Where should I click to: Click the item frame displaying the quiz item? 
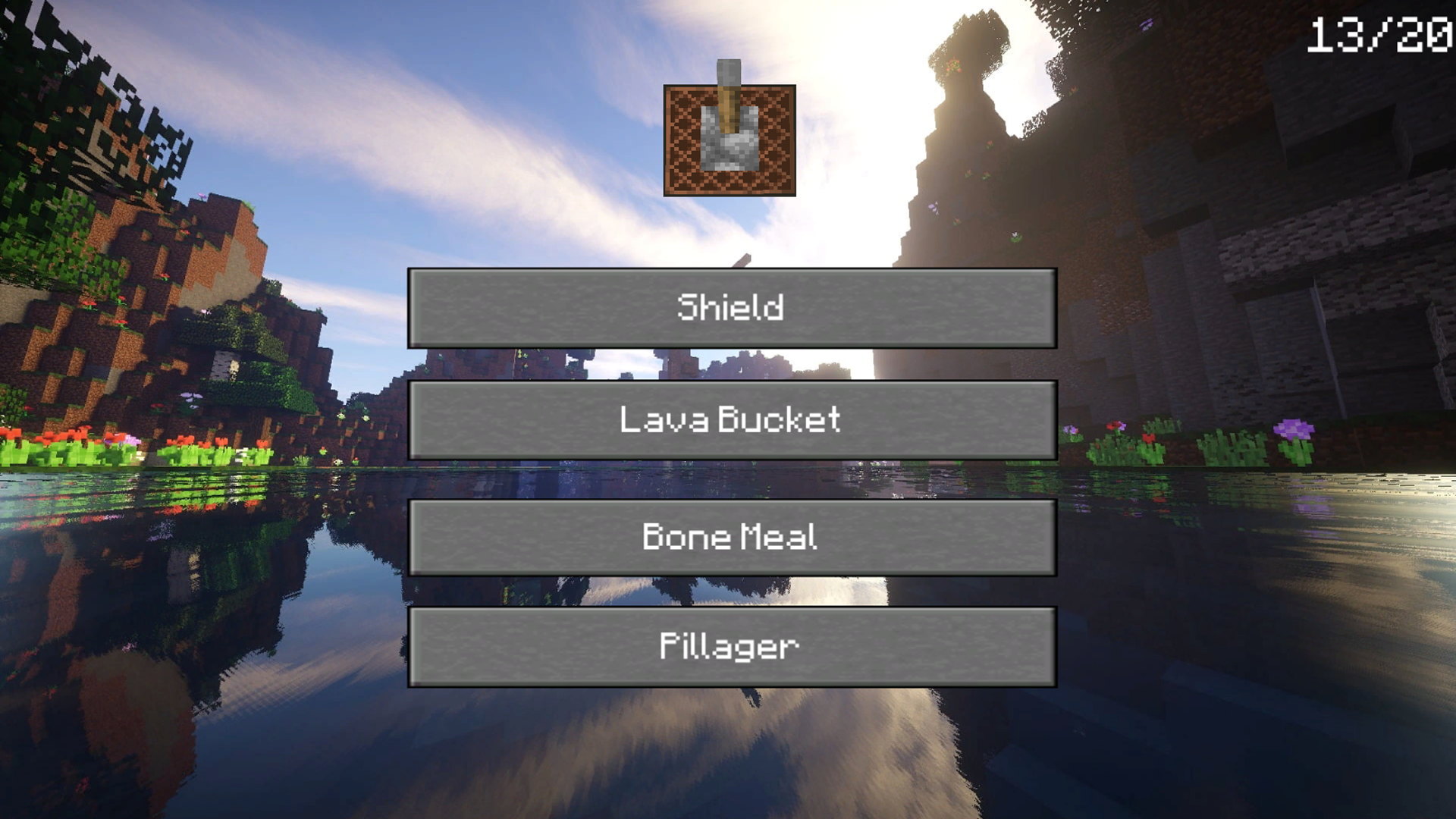pyautogui.click(x=728, y=140)
